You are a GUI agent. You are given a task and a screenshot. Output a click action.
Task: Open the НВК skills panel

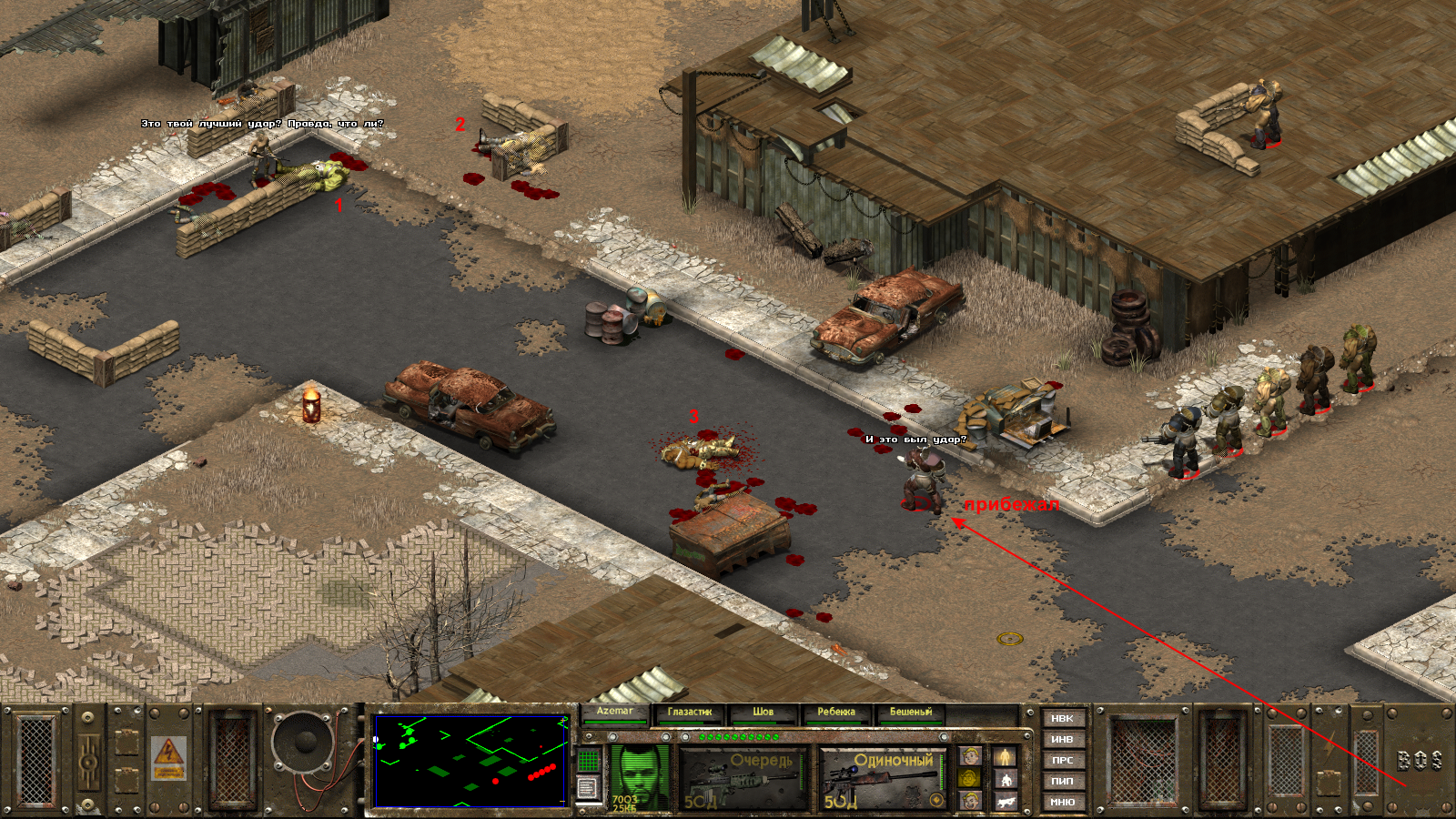(1062, 719)
